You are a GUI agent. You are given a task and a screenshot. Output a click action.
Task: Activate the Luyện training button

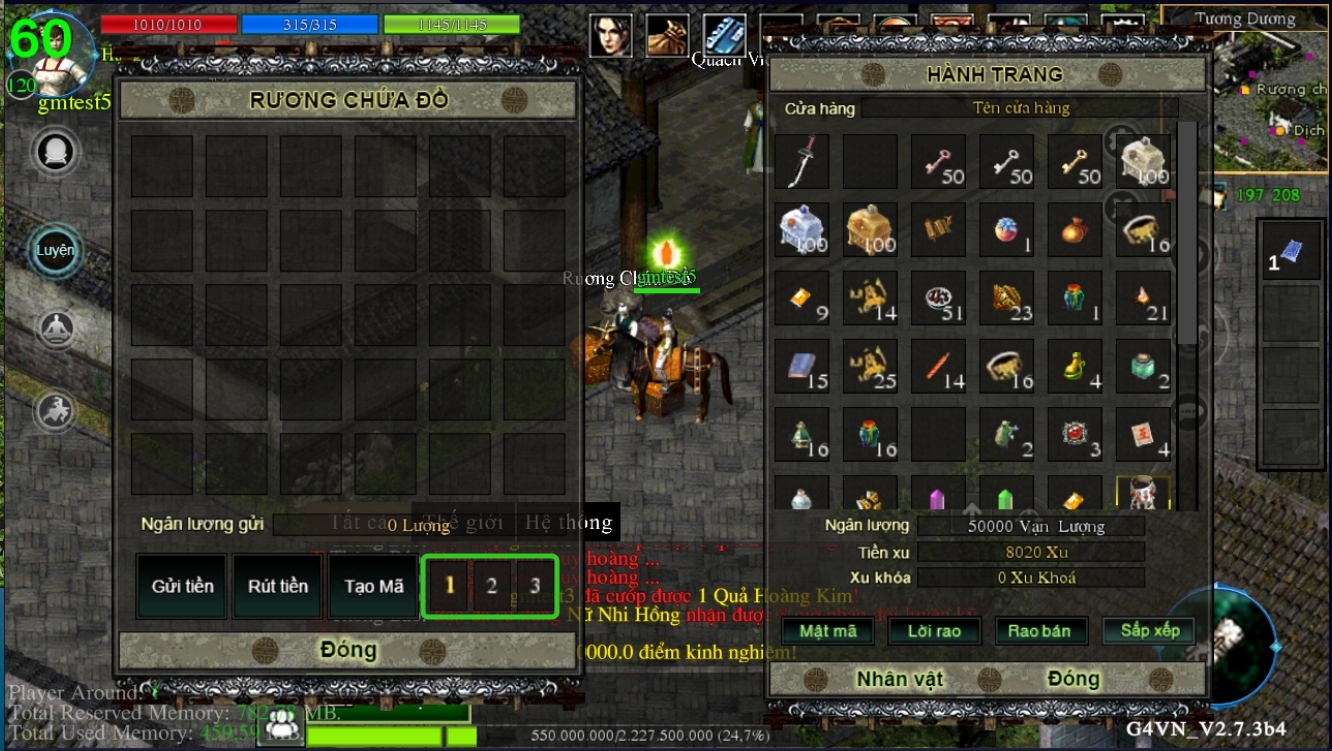click(55, 250)
